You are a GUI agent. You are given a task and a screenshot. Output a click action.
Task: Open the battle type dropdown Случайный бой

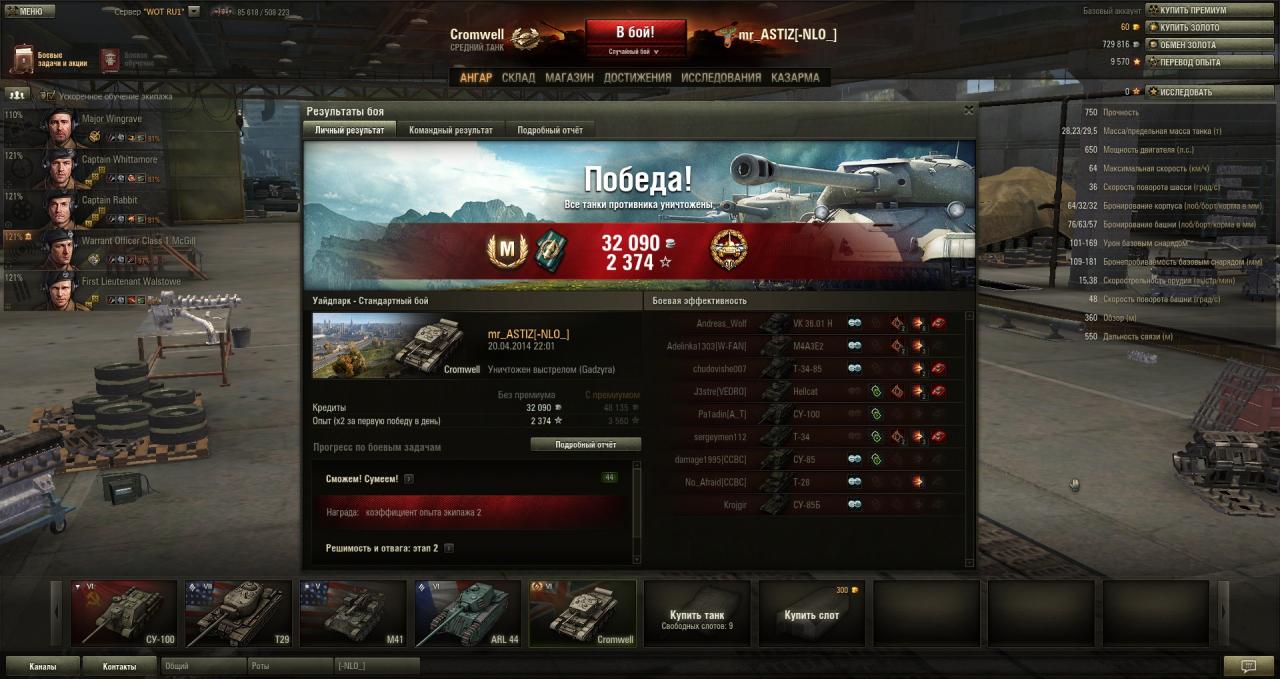[x=635, y=51]
